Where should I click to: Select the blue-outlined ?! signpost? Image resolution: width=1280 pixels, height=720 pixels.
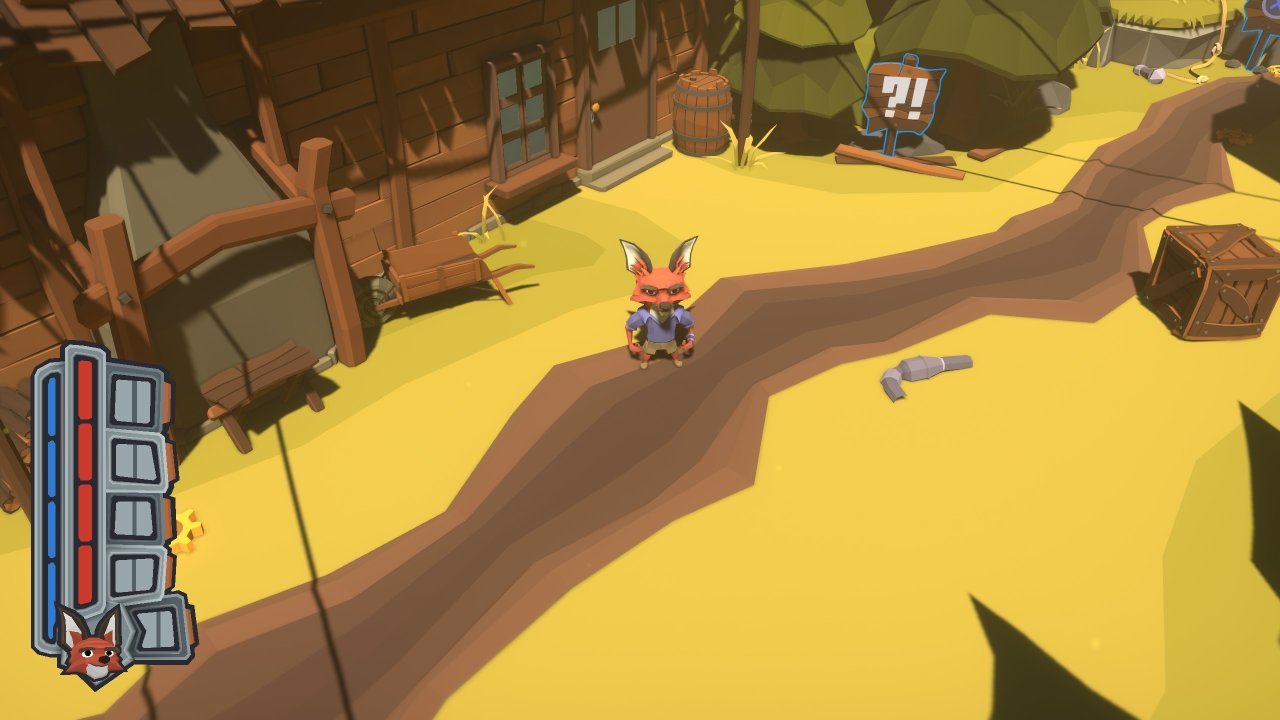903,95
